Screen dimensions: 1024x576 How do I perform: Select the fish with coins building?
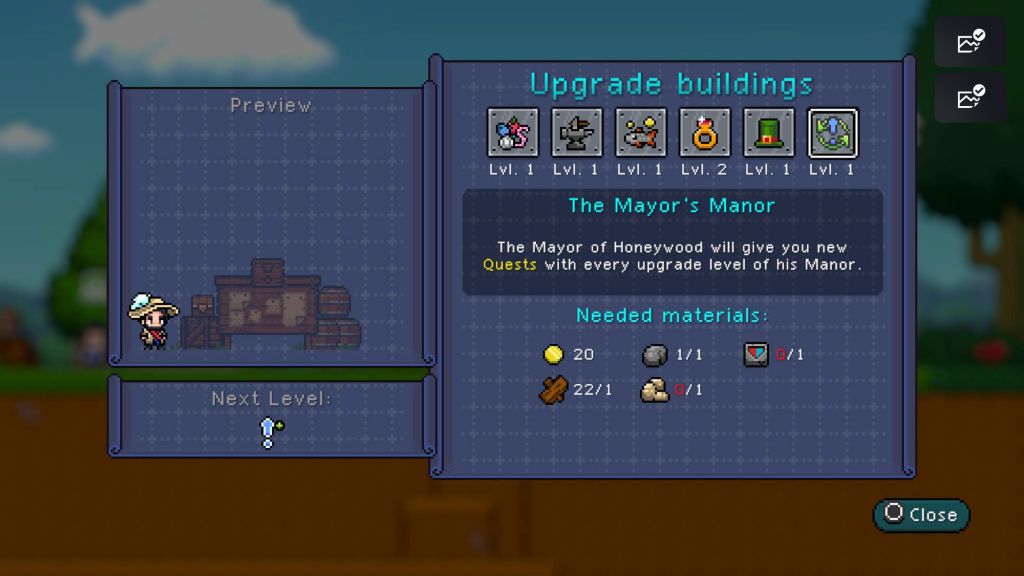641,133
